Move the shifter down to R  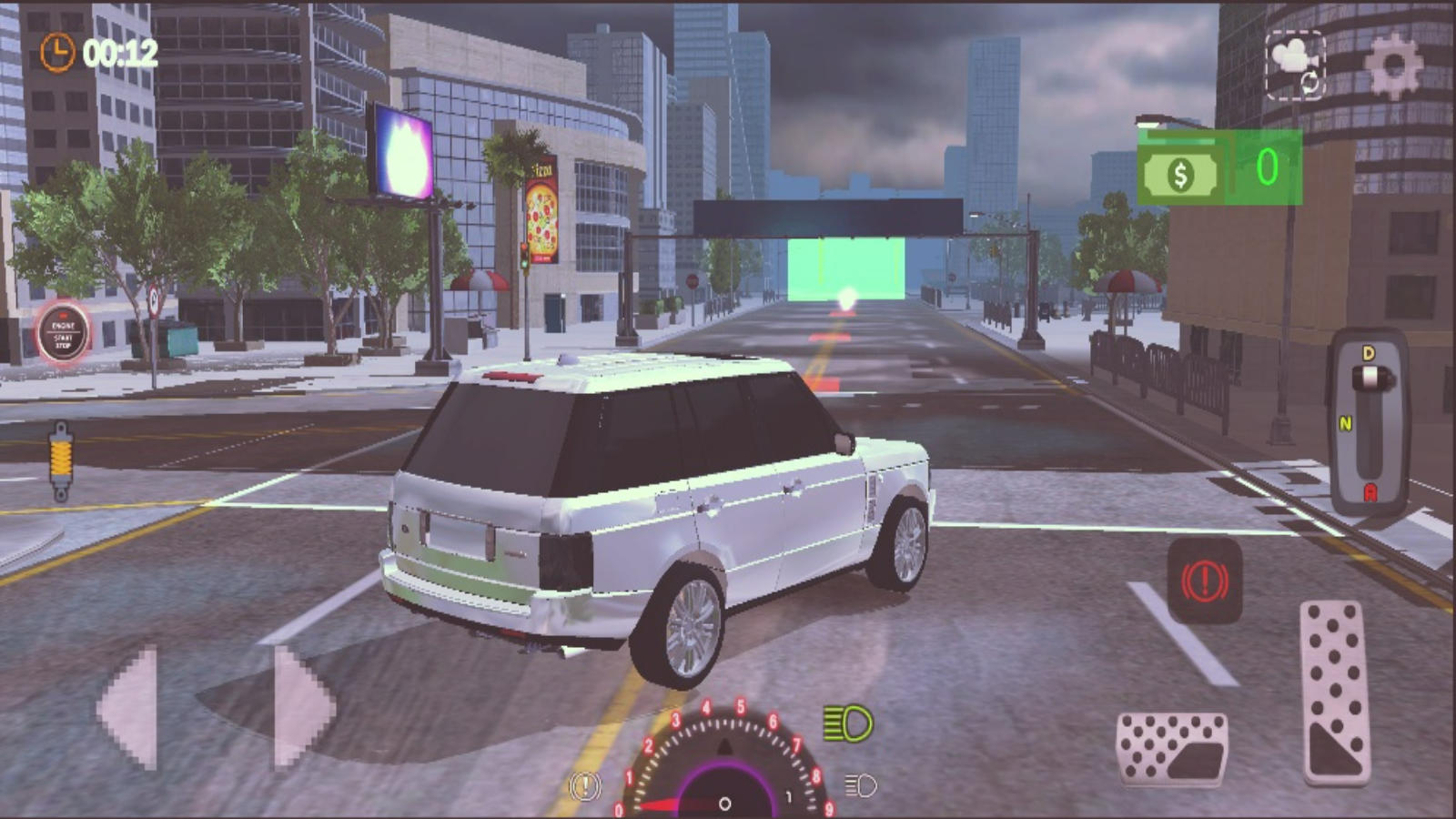pos(1369,492)
